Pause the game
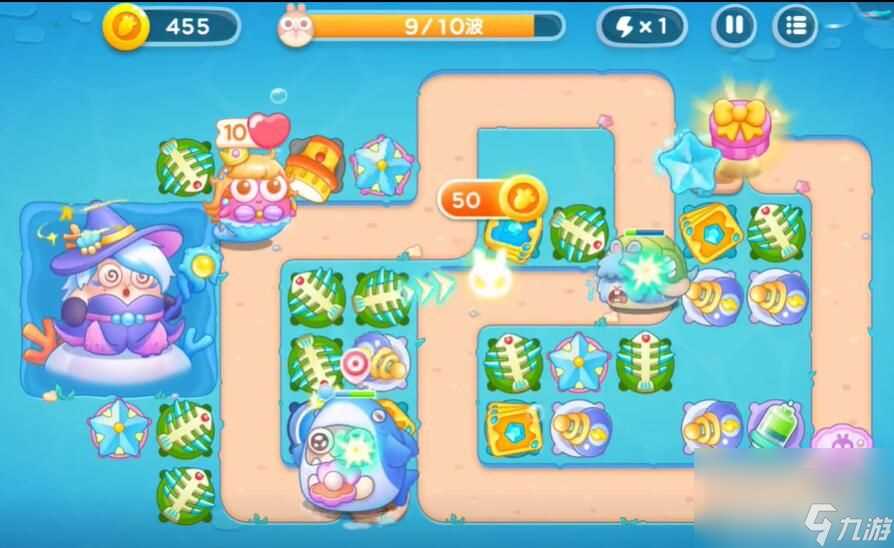Image resolution: width=894 pixels, height=548 pixels. [x=733, y=26]
